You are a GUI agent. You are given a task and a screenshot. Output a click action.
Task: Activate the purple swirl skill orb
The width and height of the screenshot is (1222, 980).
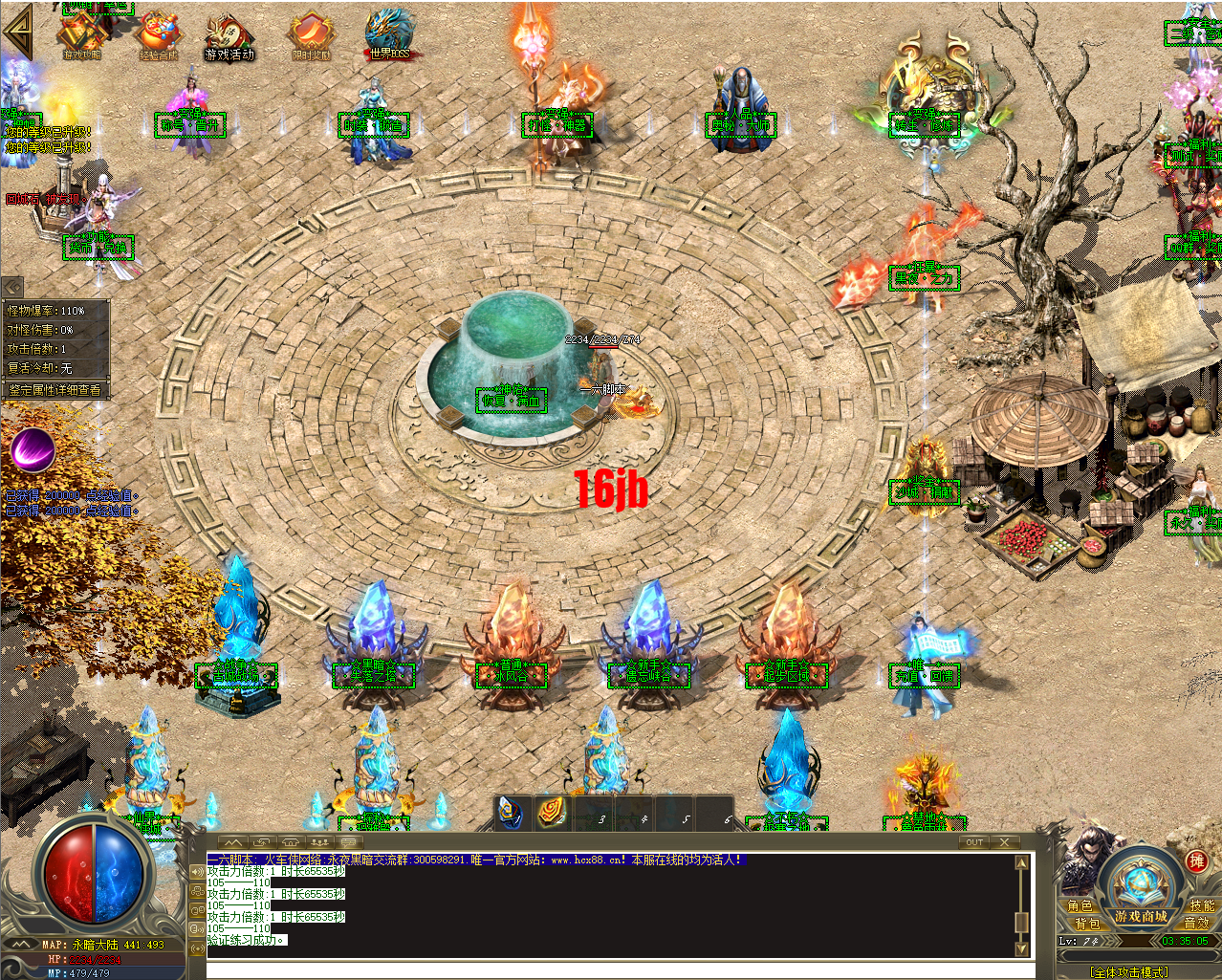pyautogui.click(x=33, y=447)
